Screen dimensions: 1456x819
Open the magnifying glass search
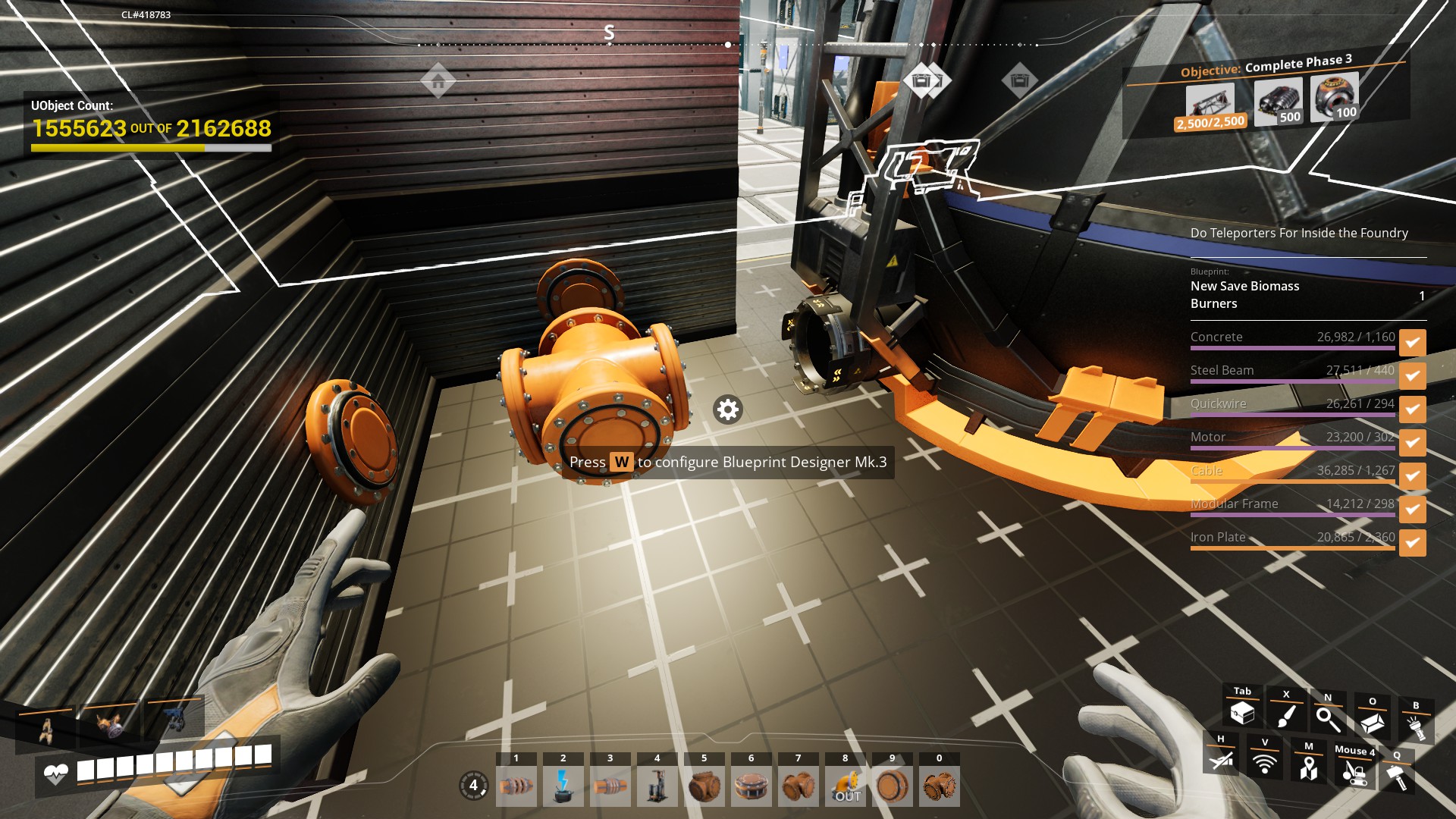point(1328,718)
